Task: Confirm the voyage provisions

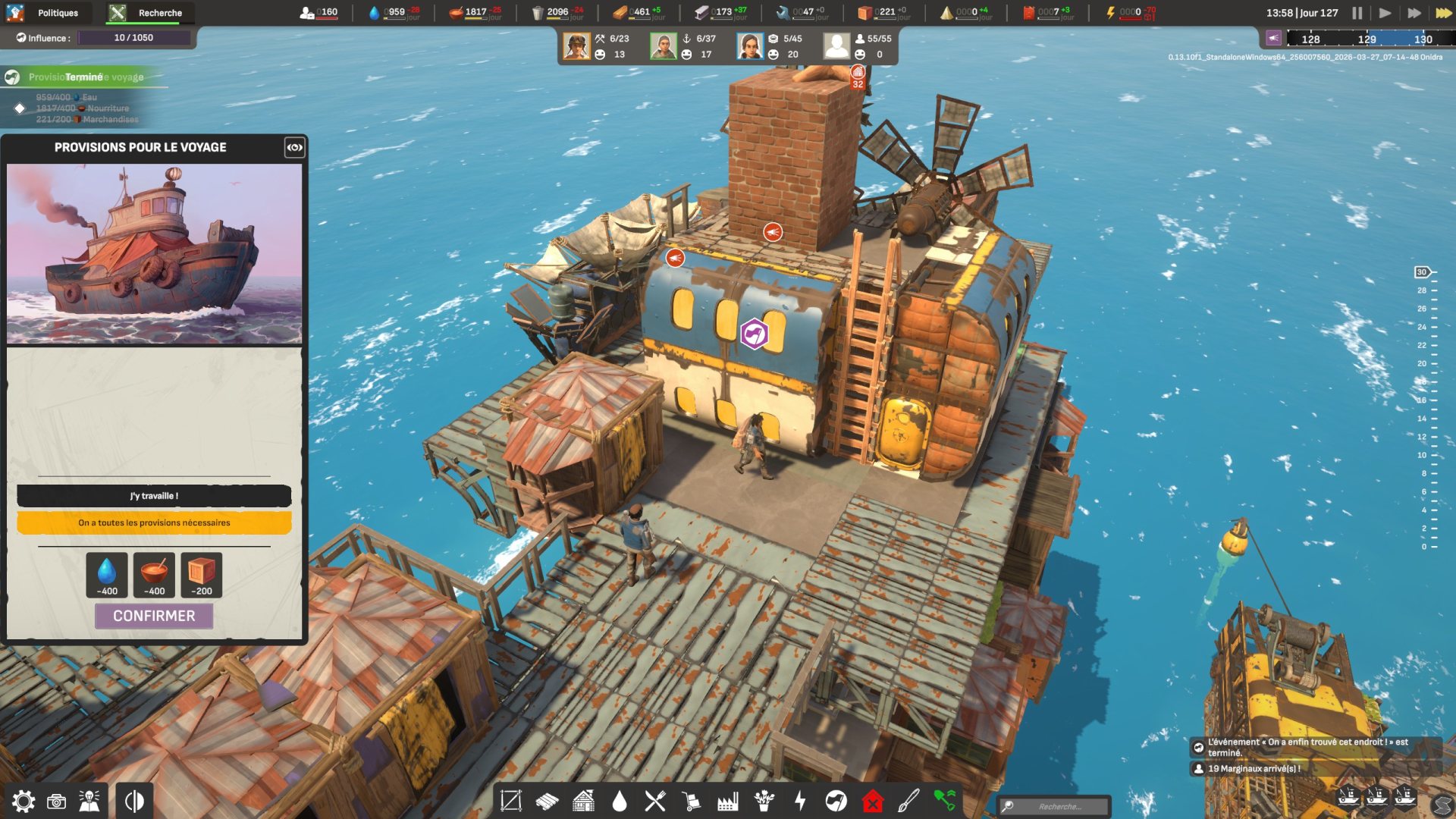Action: pos(154,616)
